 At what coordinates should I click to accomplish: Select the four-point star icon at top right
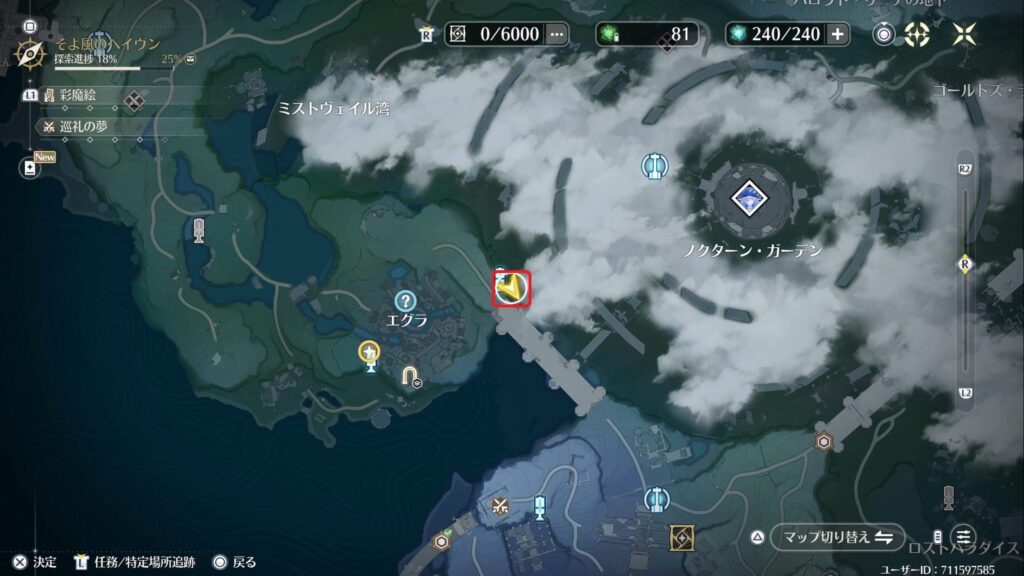[964, 34]
